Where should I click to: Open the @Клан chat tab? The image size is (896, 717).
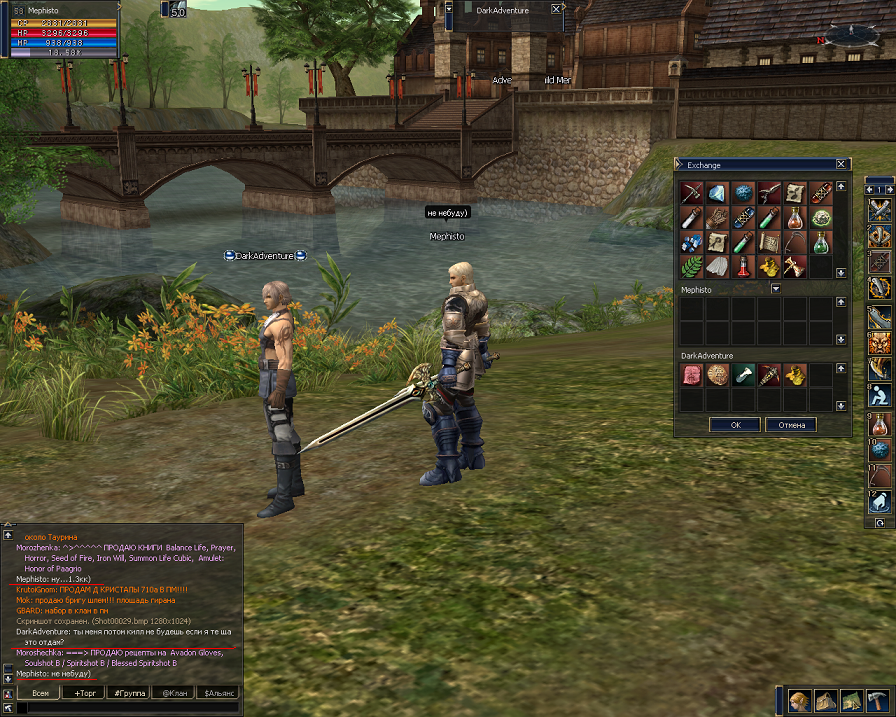pos(174,692)
